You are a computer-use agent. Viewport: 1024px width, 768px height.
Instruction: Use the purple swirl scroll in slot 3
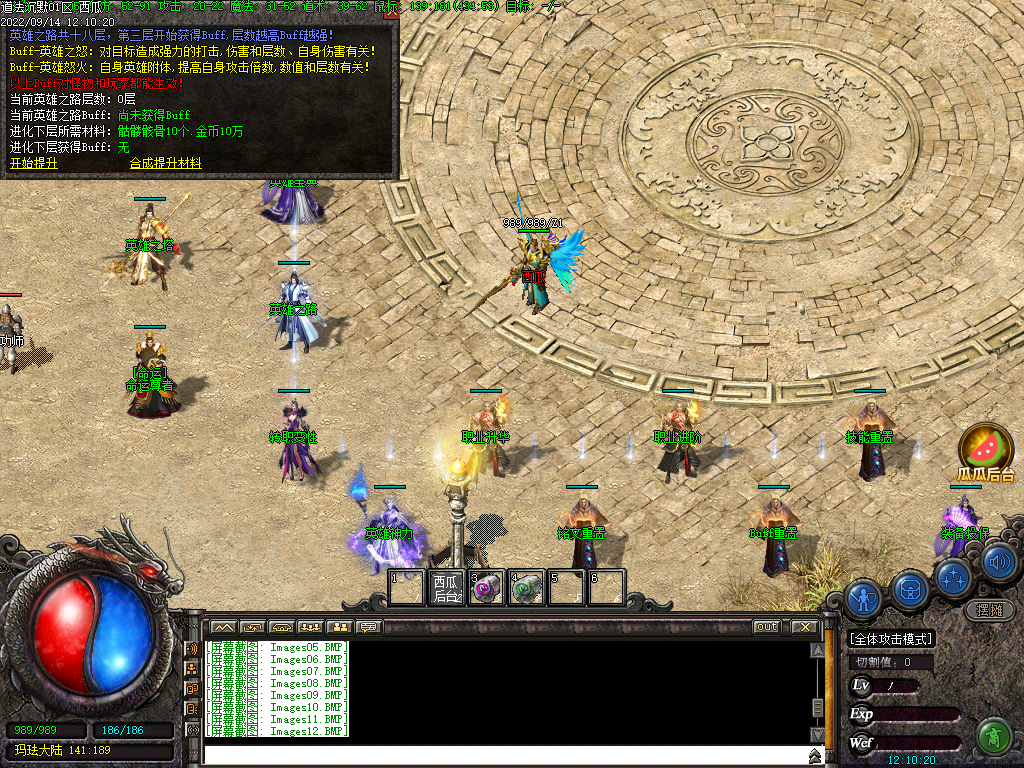[486, 588]
